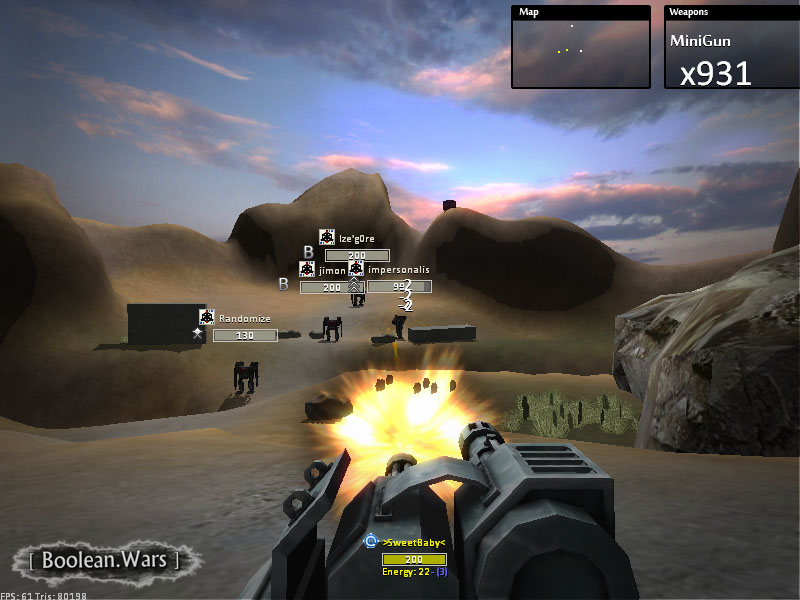Open the Map minimap panel

tap(580, 49)
